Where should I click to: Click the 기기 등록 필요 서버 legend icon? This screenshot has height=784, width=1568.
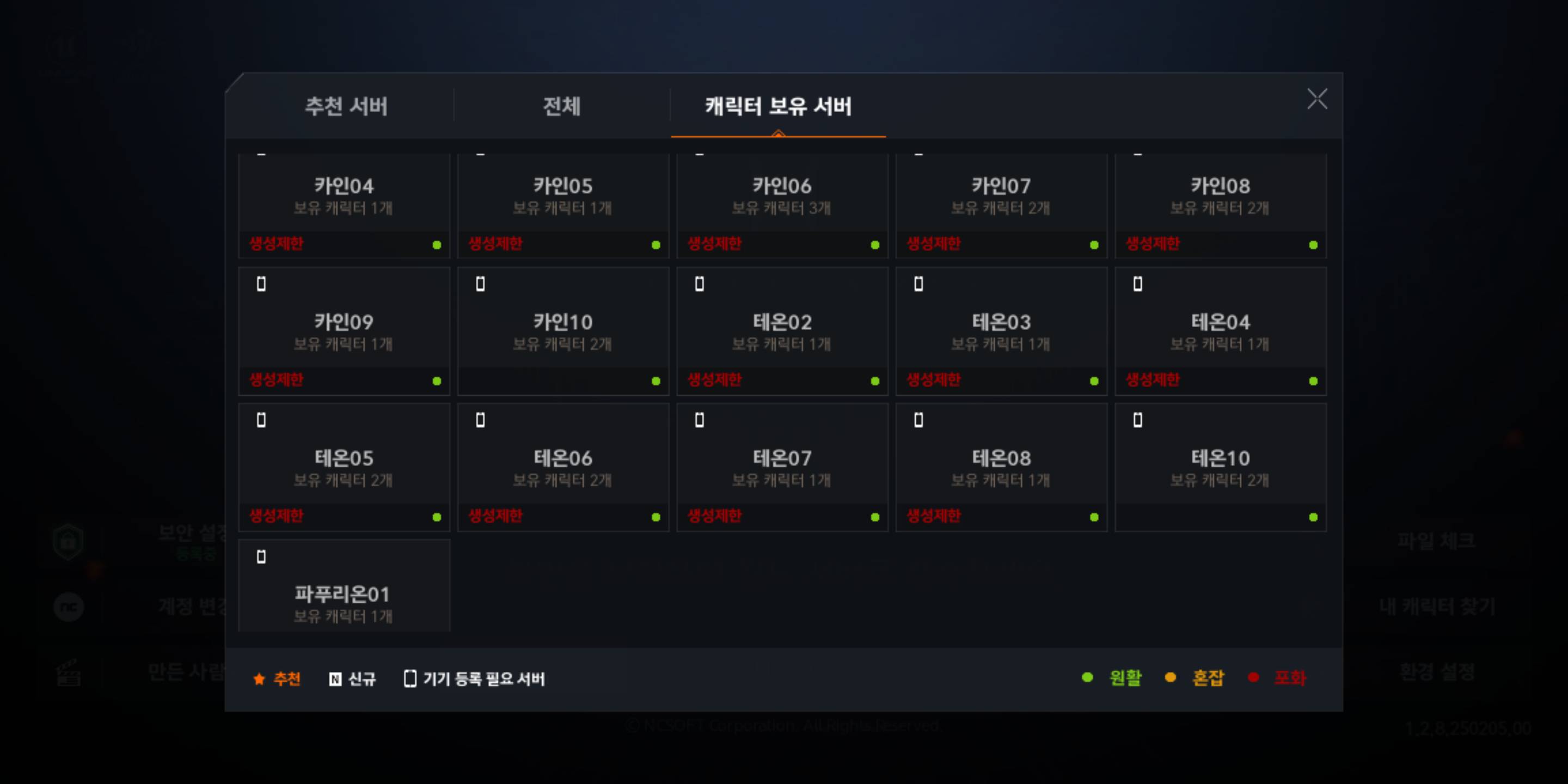pyautogui.click(x=411, y=678)
